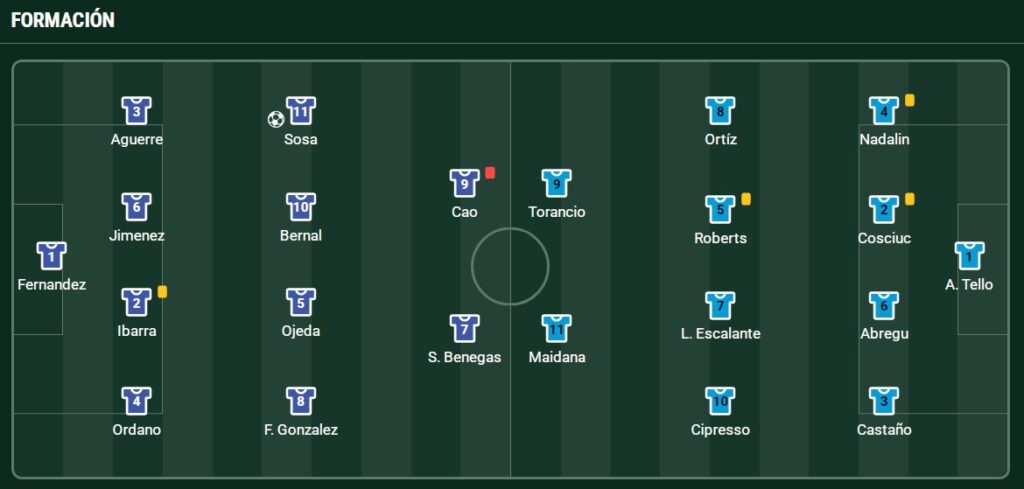The image size is (1024, 489).
Task: Select goalkeeper Fernandez's shirt
Action: [51, 256]
